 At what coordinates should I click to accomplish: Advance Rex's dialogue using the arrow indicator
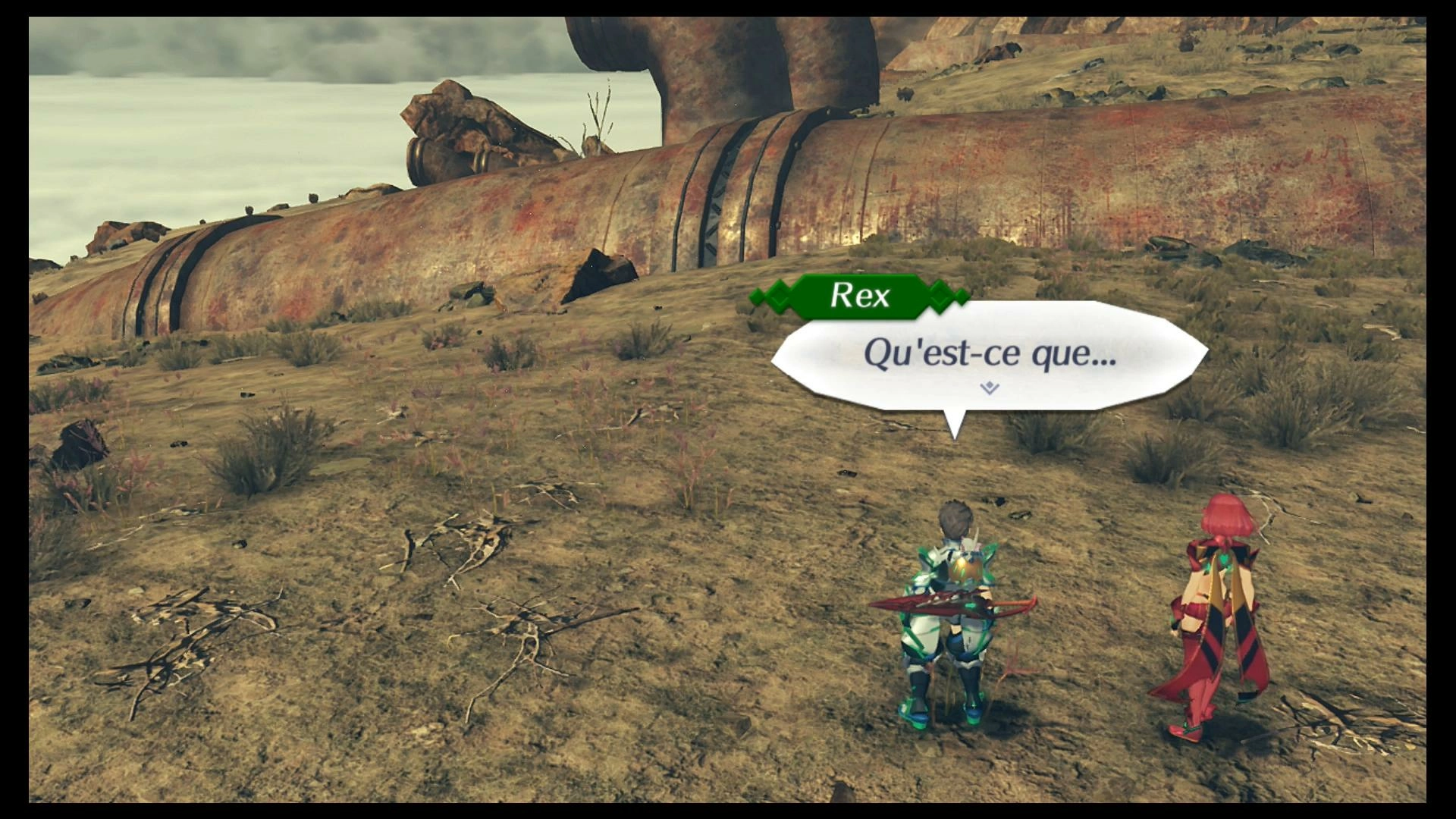989,388
